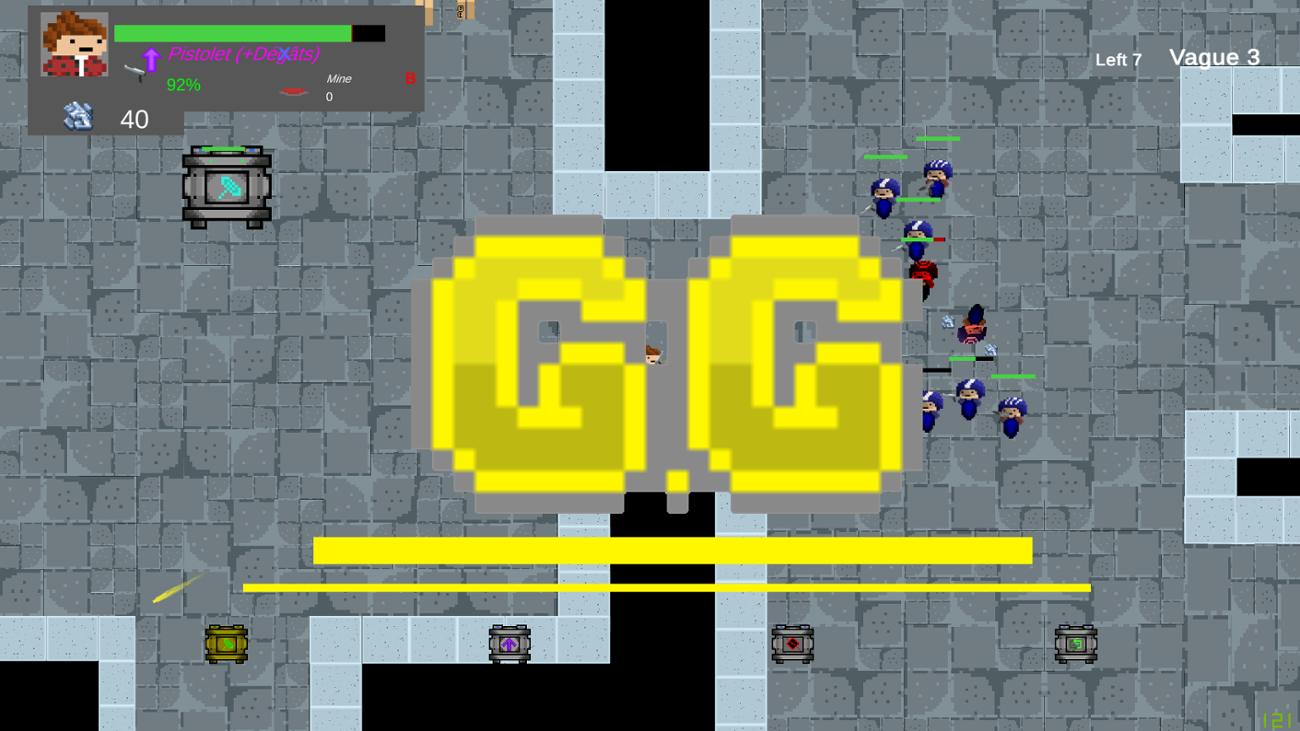Click the pistol weapon icon
Image resolution: width=1300 pixels, height=731 pixels.
[133, 71]
